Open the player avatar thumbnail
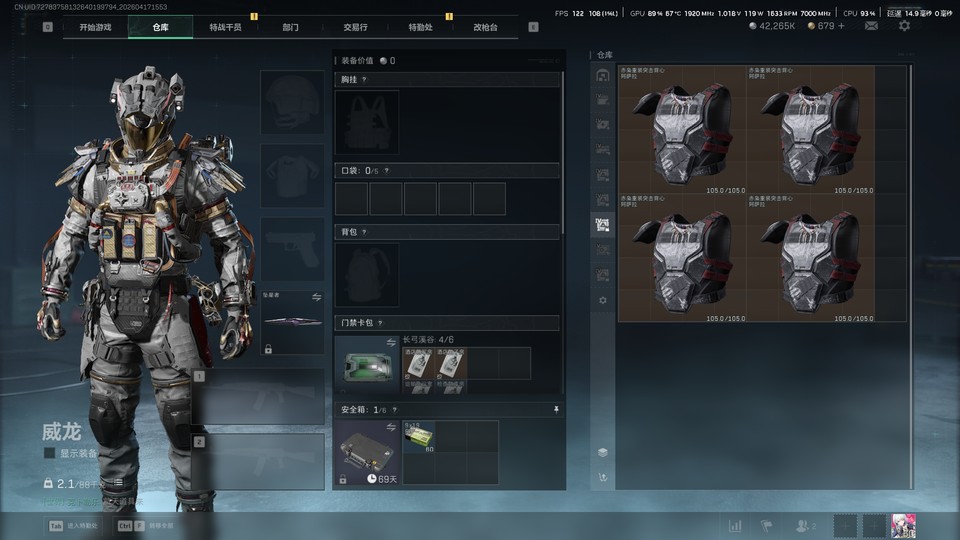The width and height of the screenshot is (960, 540). [x=904, y=526]
